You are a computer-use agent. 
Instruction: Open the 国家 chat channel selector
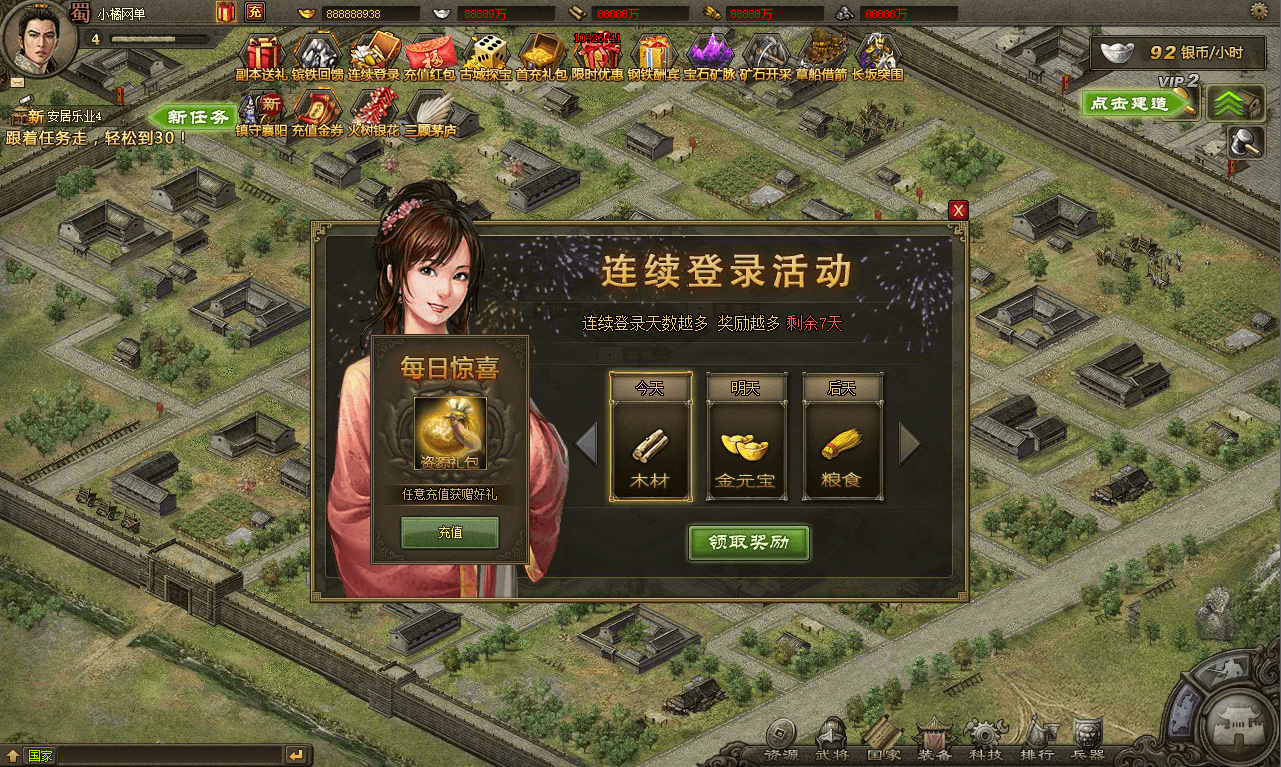pos(42,755)
